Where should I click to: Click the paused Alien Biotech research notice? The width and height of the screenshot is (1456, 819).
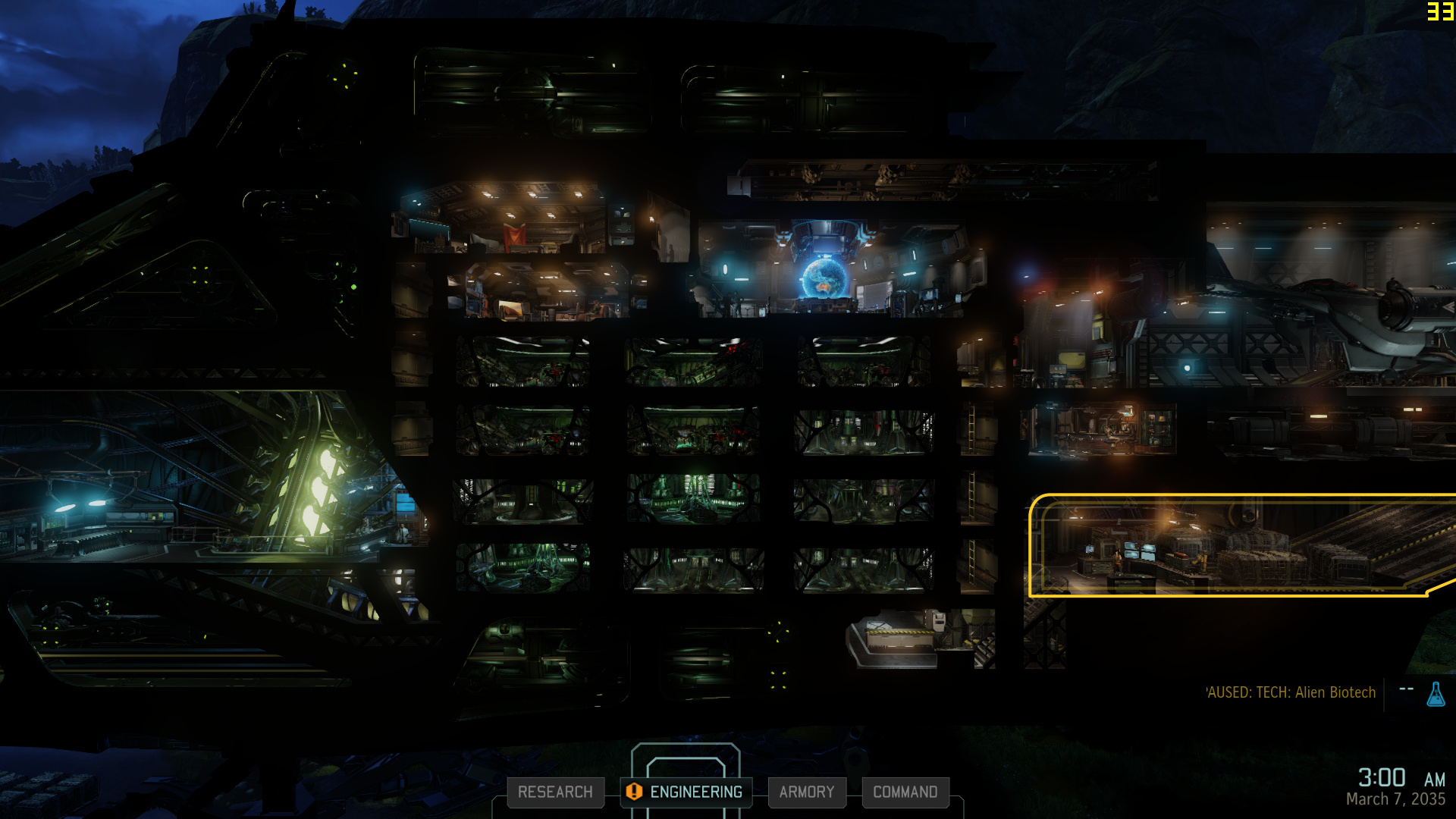pos(1291,693)
